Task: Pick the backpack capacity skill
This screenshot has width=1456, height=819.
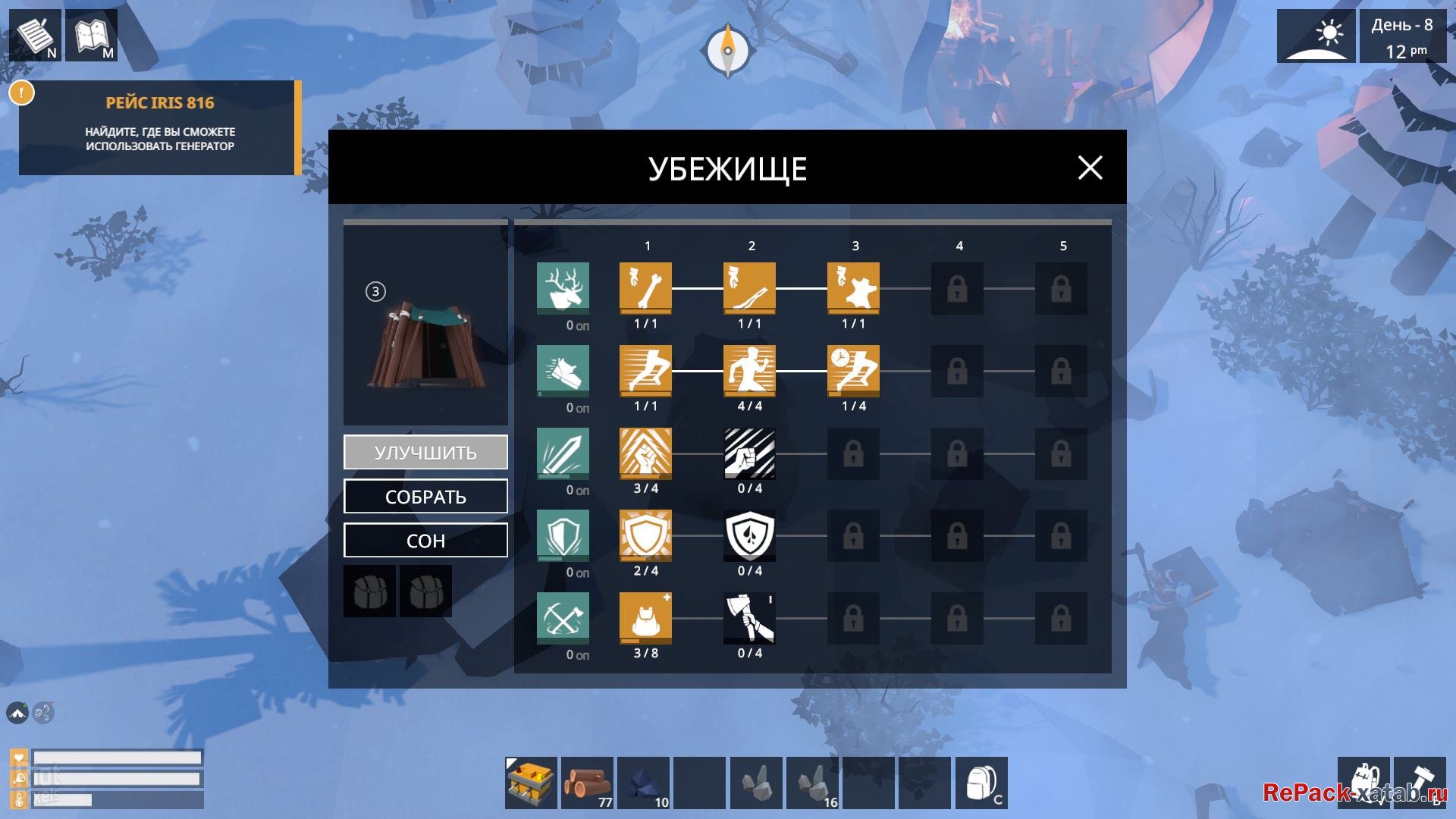Action: tap(645, 618)
